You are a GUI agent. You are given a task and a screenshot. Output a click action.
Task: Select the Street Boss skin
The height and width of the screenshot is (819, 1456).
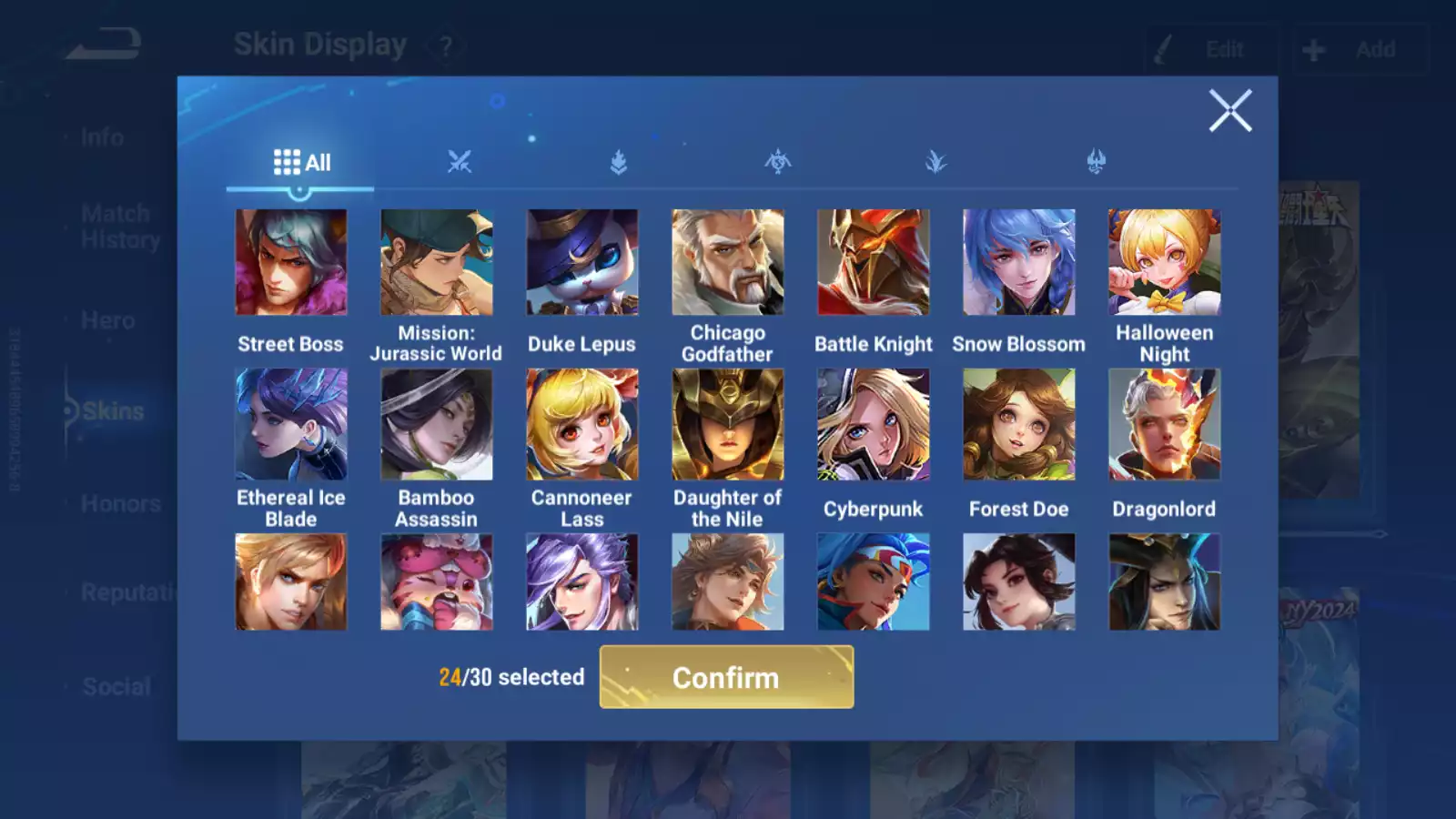point(291,263)
